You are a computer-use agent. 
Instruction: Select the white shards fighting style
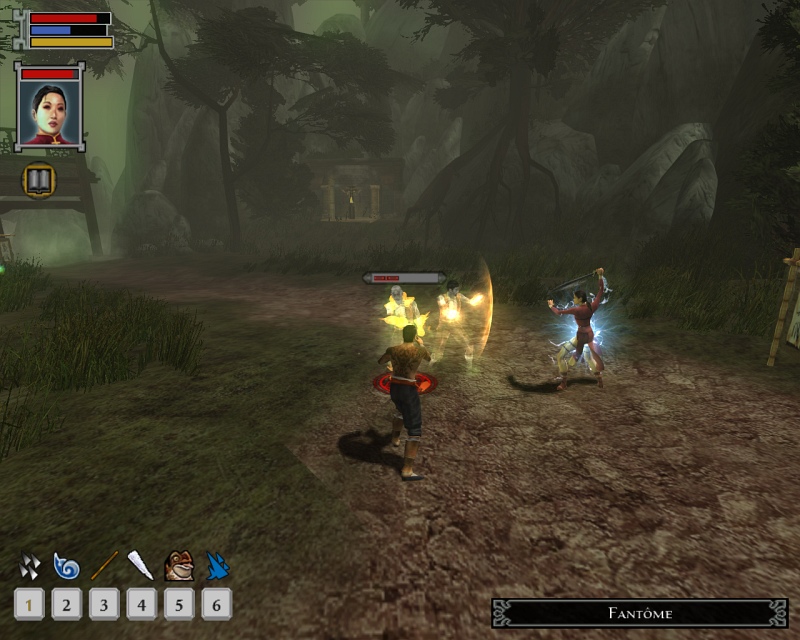pos(29,567)
